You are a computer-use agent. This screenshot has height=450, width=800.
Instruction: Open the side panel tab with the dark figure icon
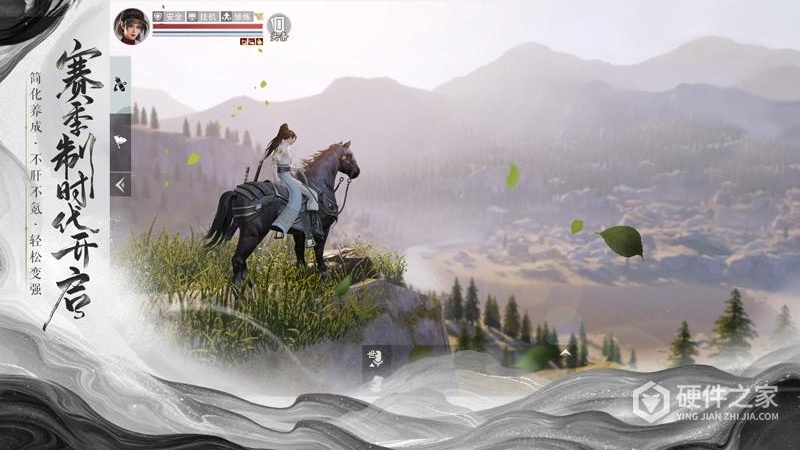[120, 85]
